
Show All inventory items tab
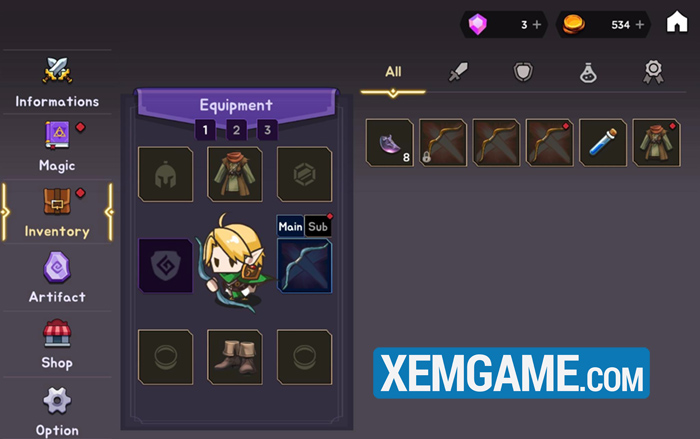tap(393, 72)
